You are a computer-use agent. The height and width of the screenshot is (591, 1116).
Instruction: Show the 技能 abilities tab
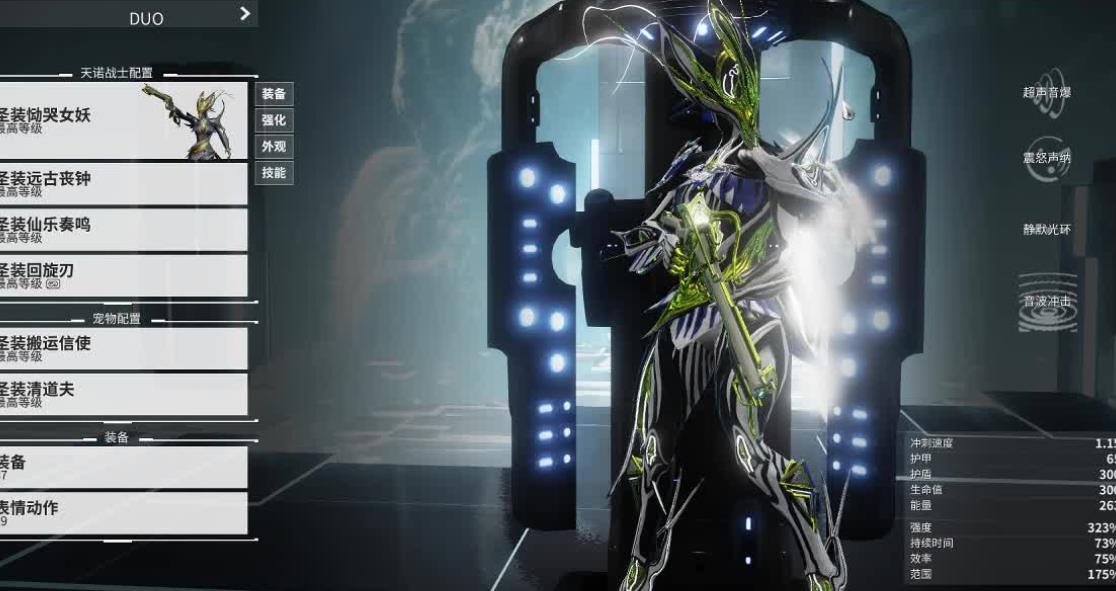click(274, 172)
